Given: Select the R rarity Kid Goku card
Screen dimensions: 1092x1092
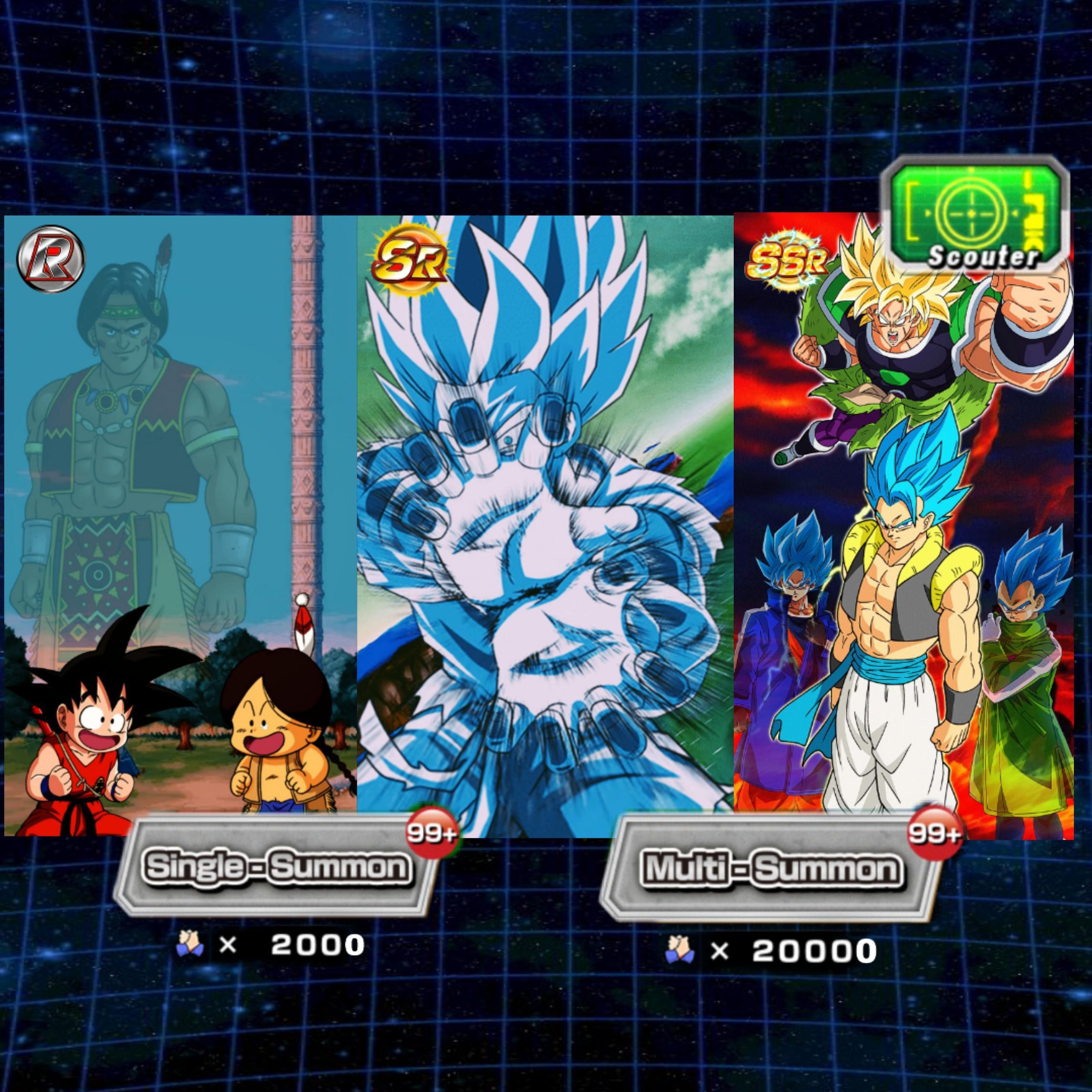Looking at the screenshot, I should (180, 526).
